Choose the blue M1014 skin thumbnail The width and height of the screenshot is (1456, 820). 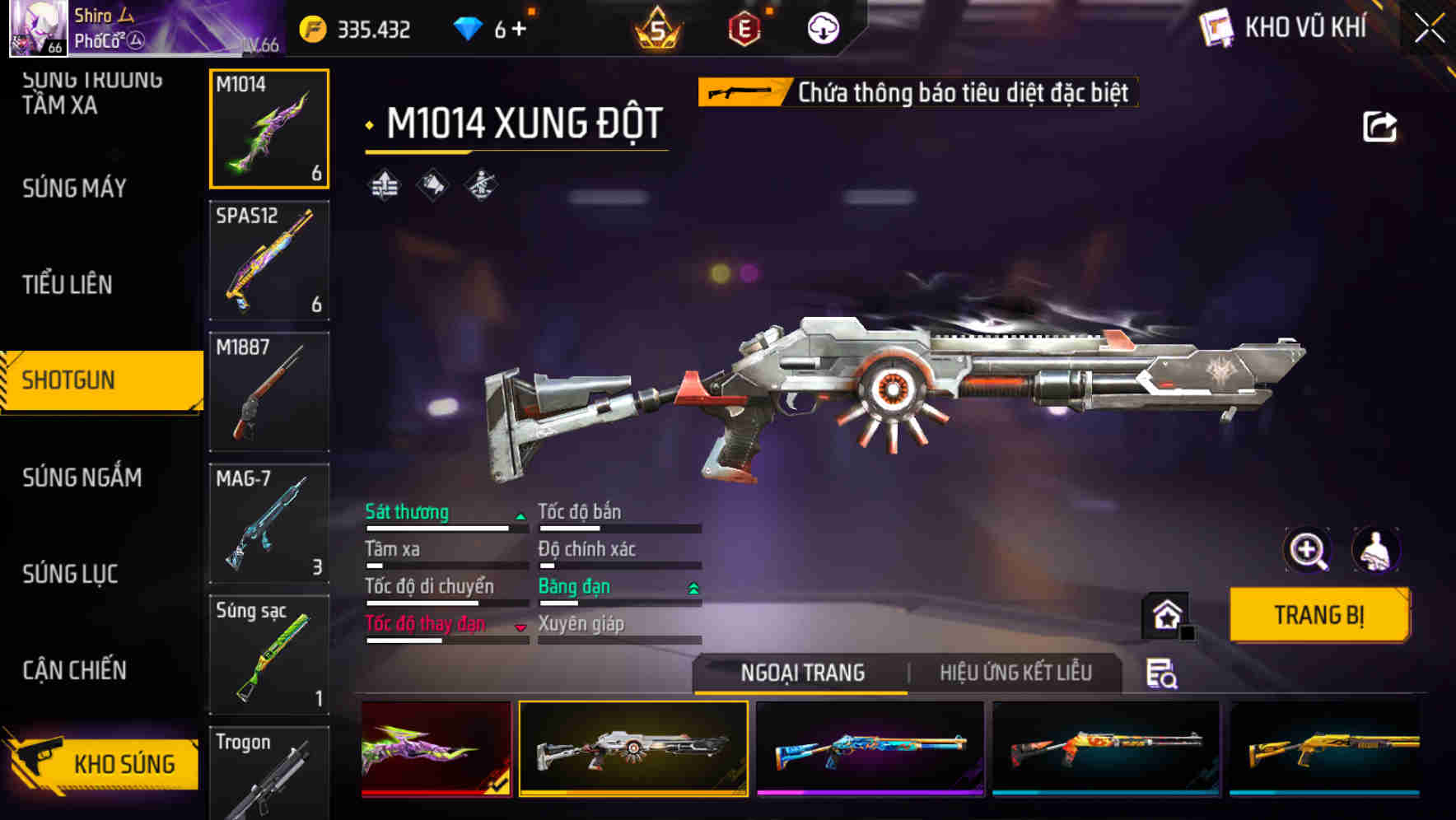[x=870, y=748]
